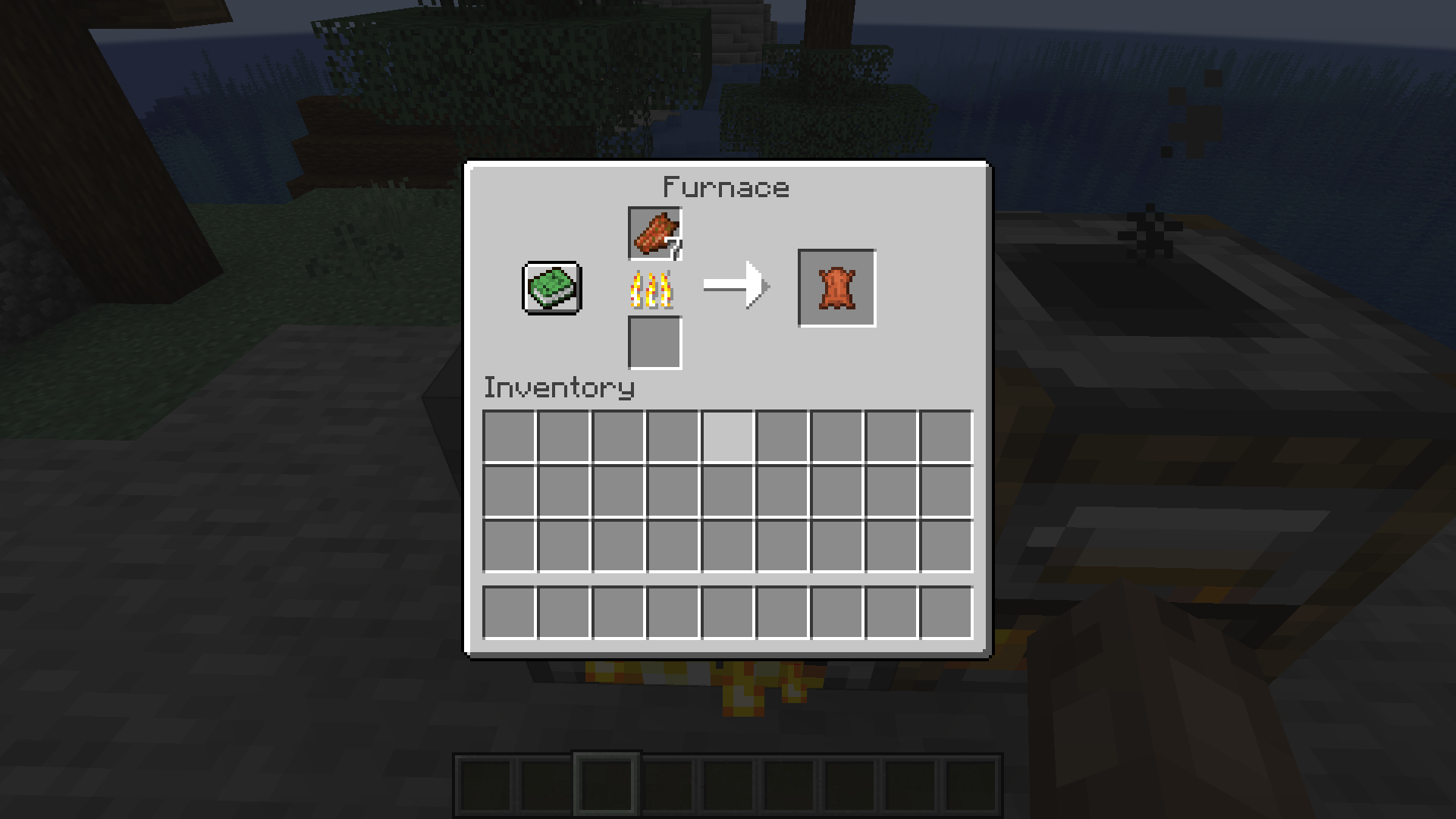Select the highlighted inventory slot

(728, 435)
